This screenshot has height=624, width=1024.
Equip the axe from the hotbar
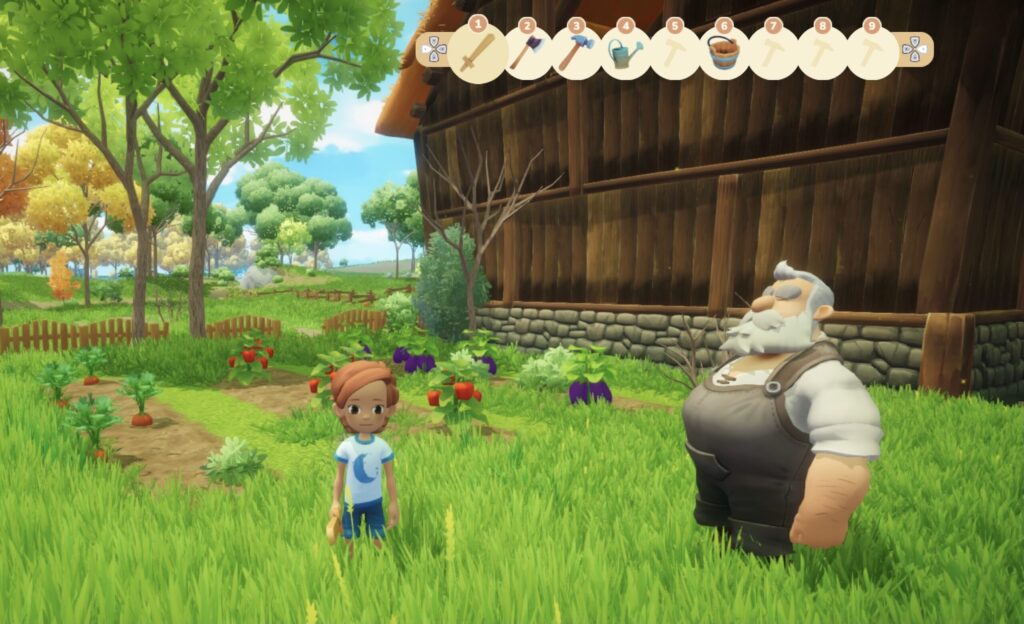(526, 52)
